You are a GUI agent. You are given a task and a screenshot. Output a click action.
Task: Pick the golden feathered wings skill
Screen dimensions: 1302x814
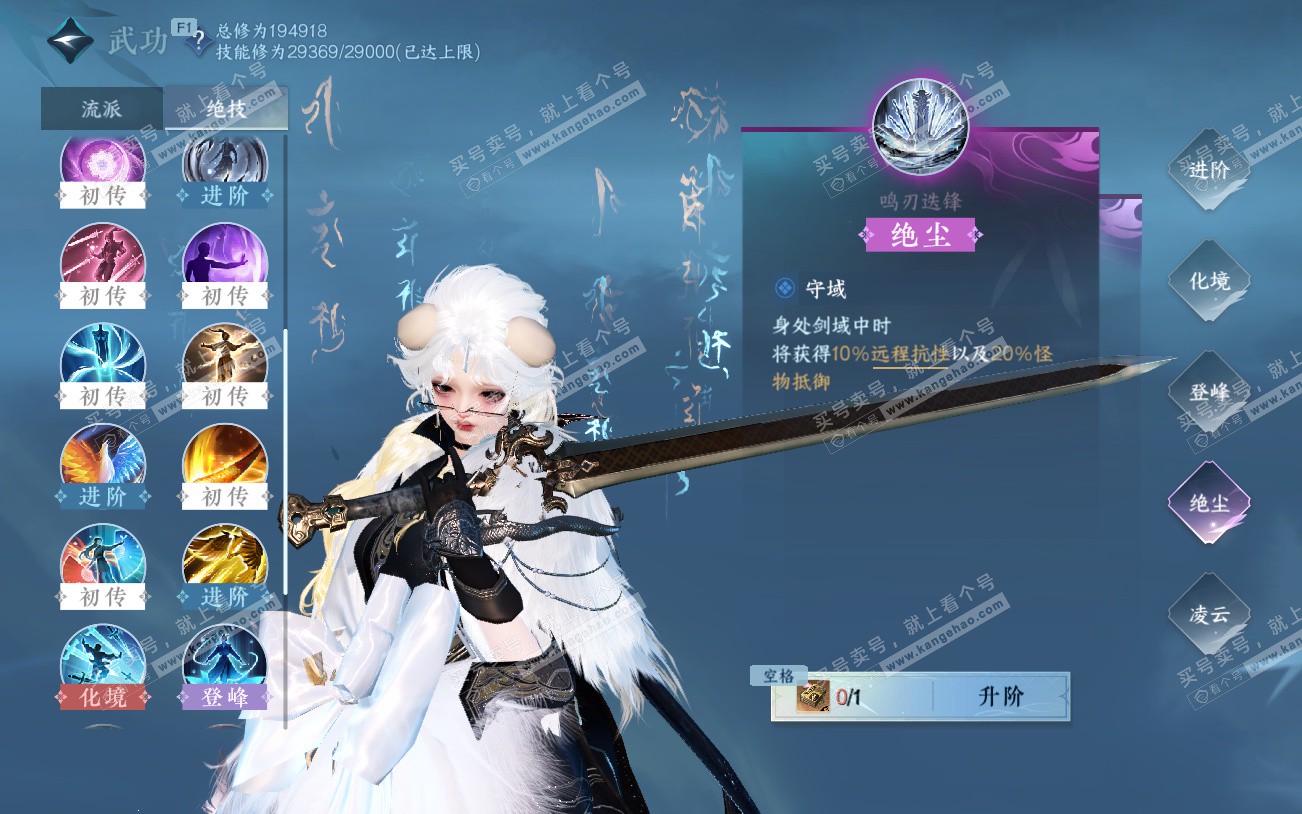pyautogui.click(x=225, y=560)
